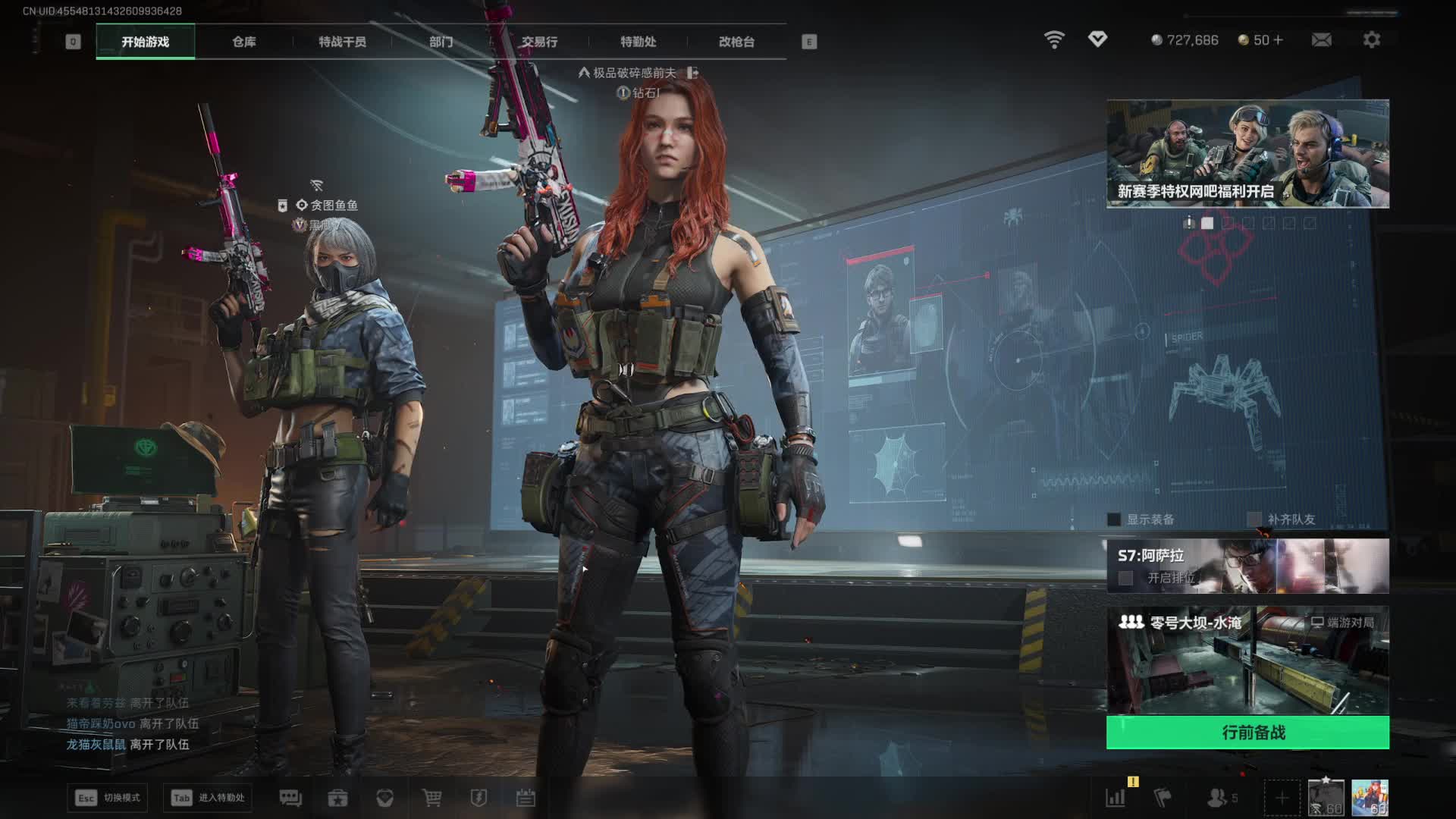1456x819 pixels.
Task: Open the 特战干员 tab
Action: (342, 42)
